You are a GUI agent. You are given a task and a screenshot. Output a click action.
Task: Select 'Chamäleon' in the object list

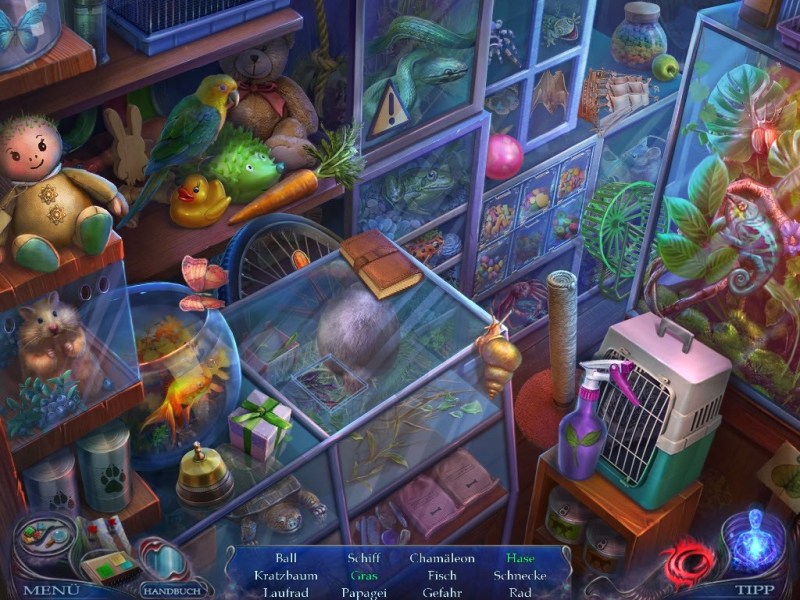click(440, 558)
